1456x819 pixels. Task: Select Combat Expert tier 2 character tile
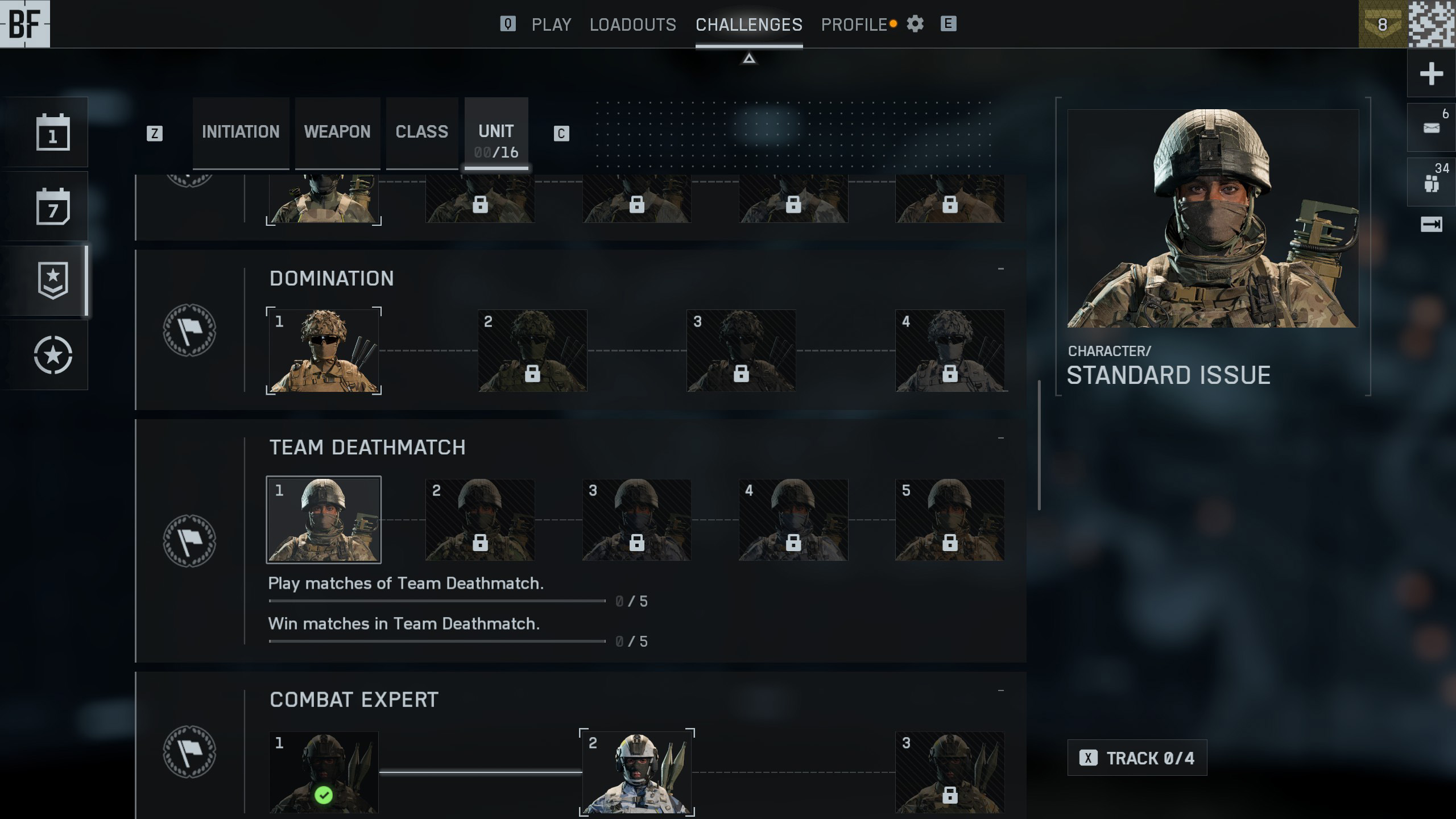(x=636, y=772)
